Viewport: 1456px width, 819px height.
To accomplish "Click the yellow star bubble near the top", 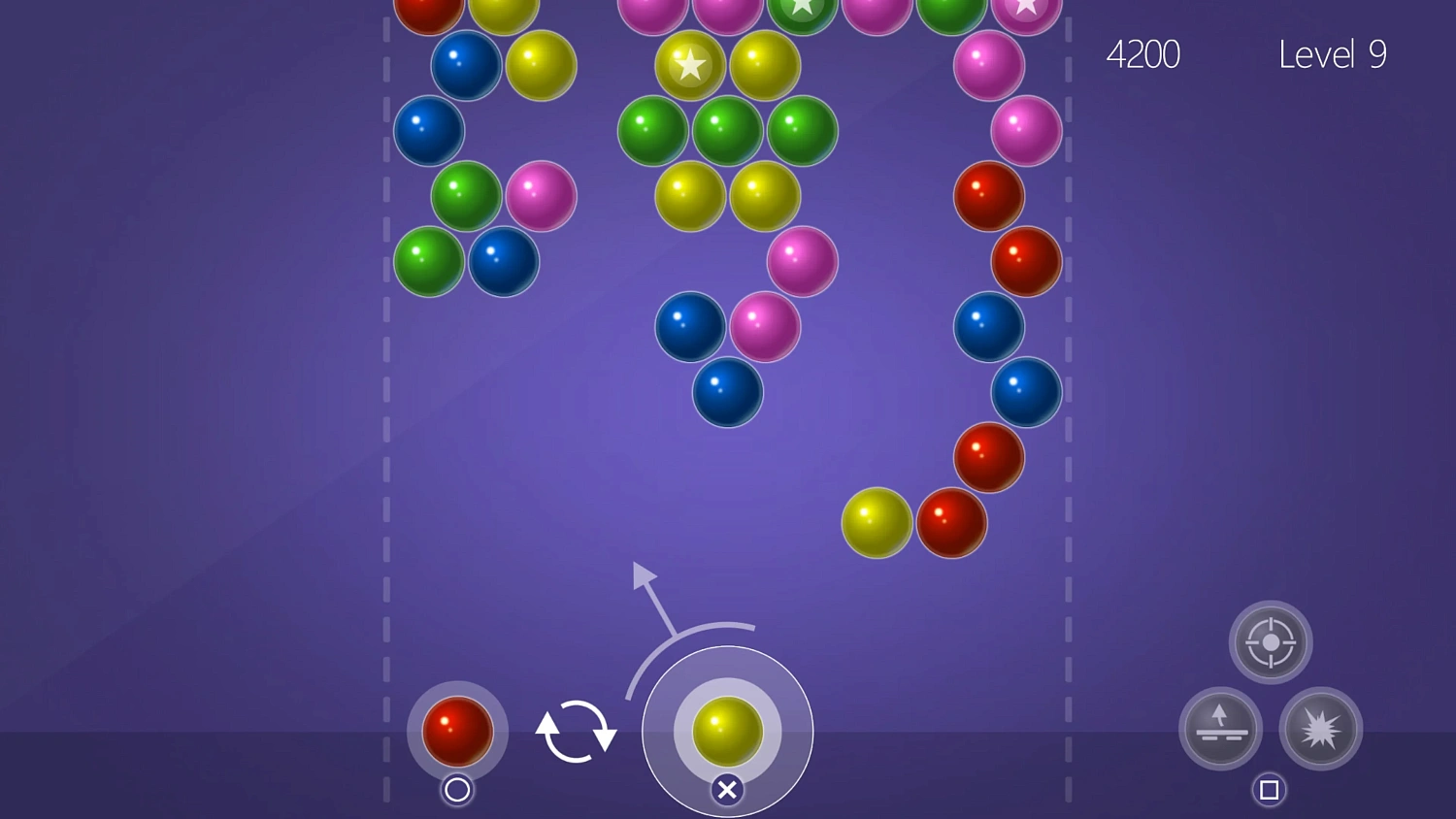I will (x=690, y=65).
